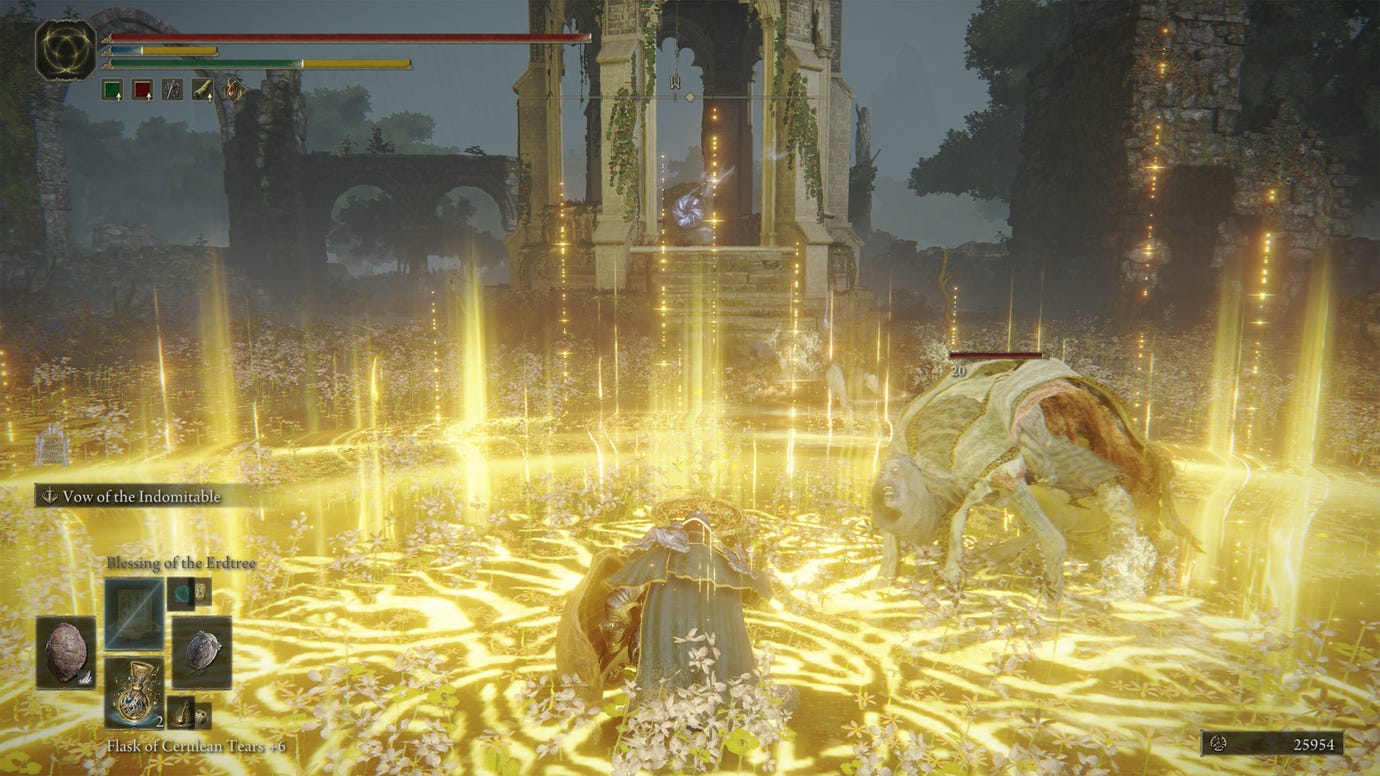Select the Flask of Cerulean Tears slot
The image size is (1380, 776).
coord(133,691)
